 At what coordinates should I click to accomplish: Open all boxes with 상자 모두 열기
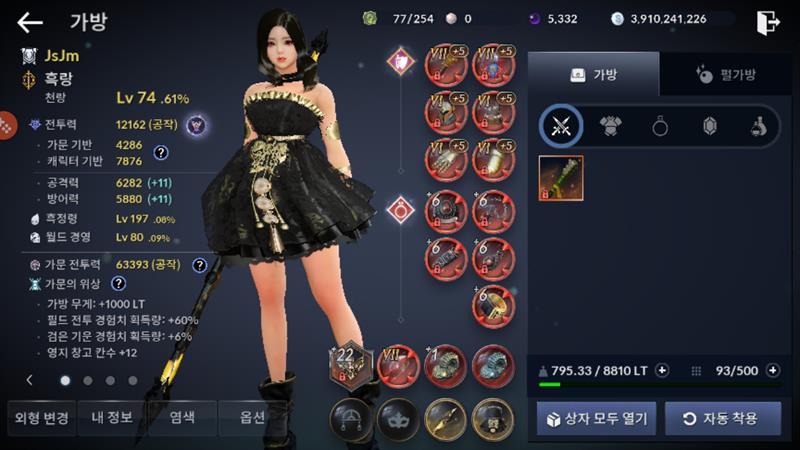click(596, 418)
